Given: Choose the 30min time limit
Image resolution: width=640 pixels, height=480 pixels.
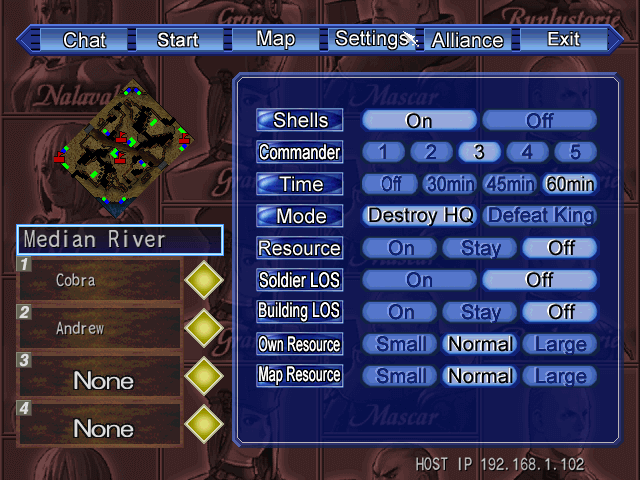Looking at the screenshot, I should coord(450,184).
